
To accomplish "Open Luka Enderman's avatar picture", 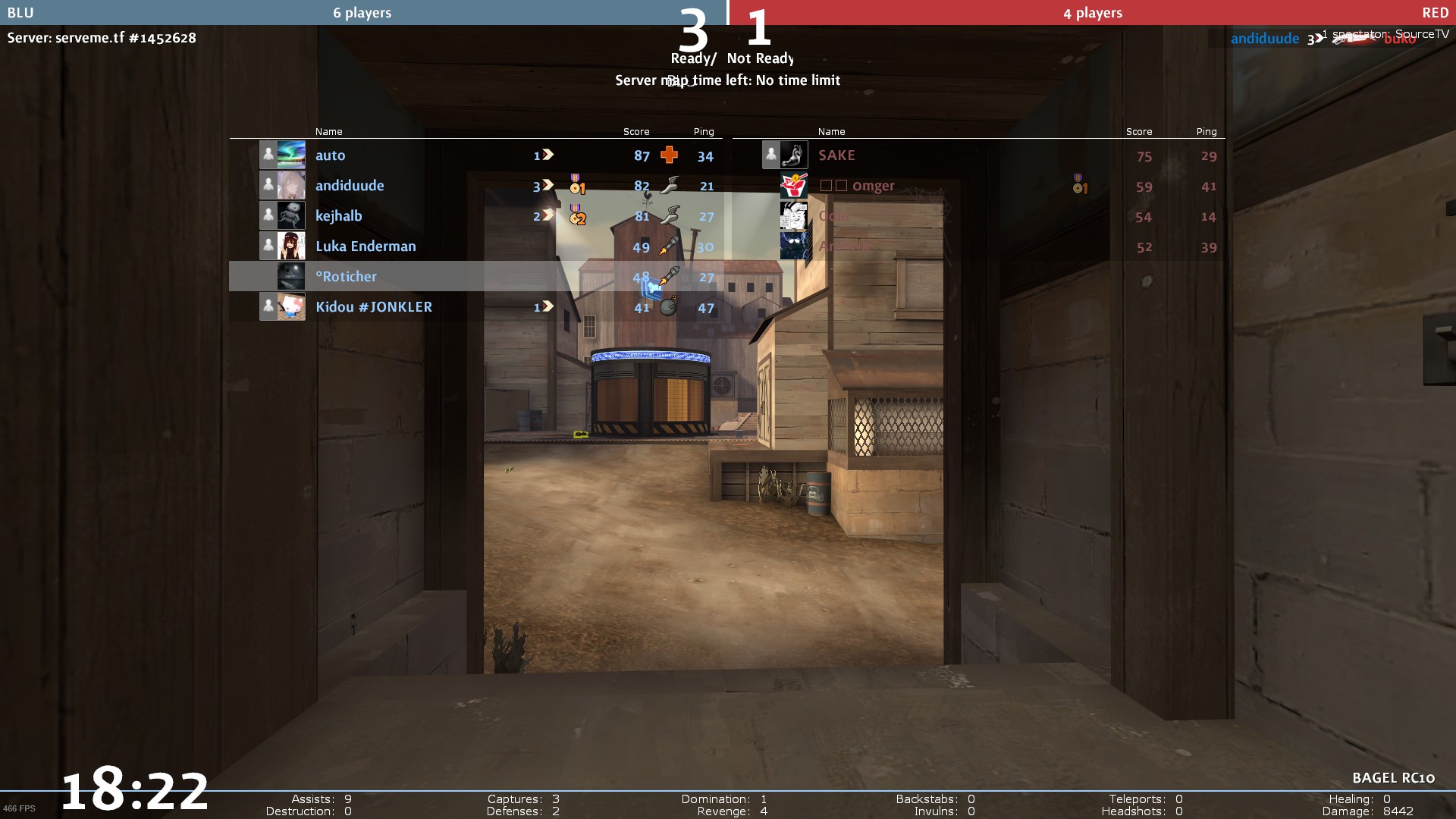I will (291, 246).
